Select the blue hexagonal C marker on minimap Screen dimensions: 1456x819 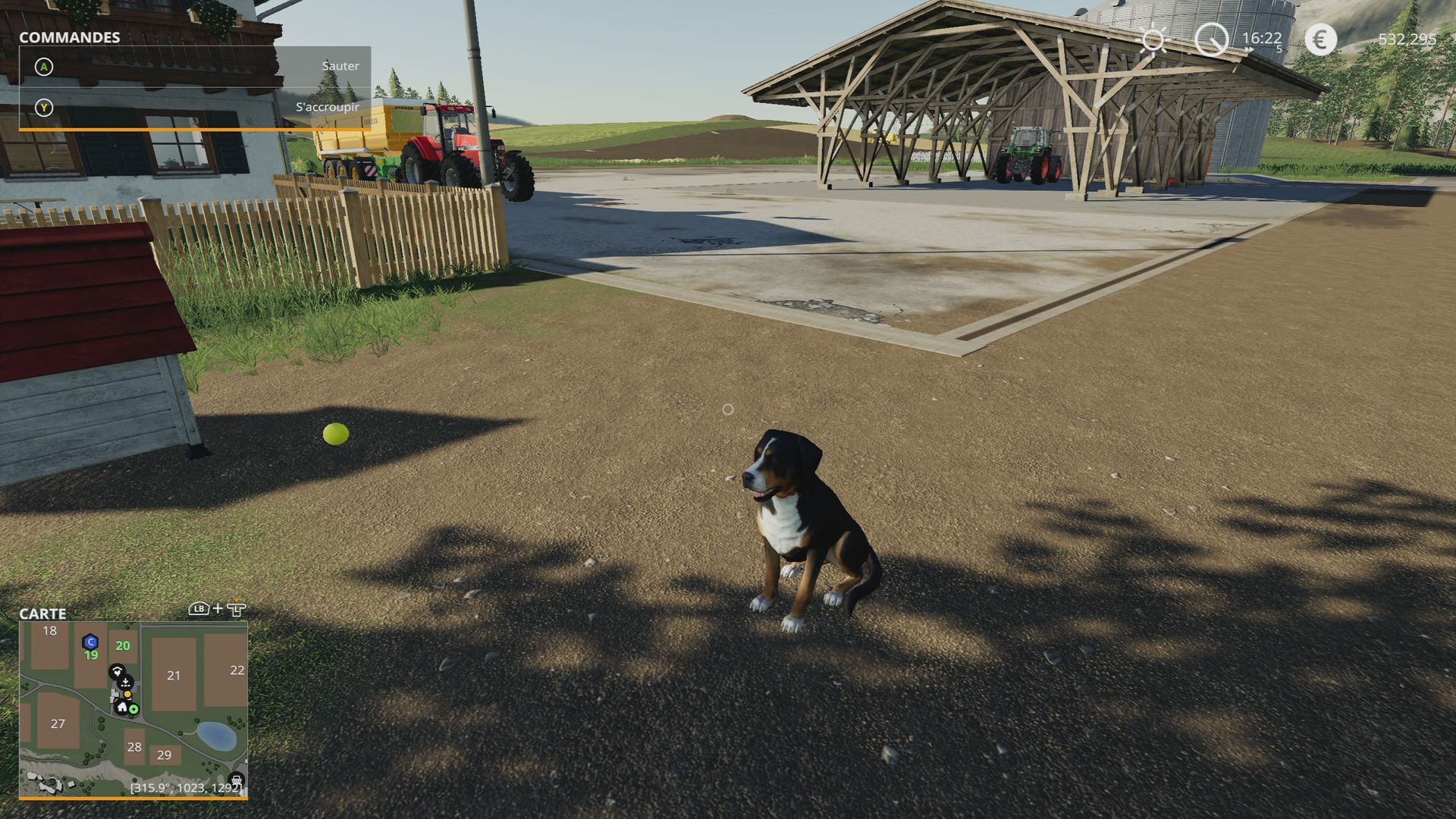[90, 642]
